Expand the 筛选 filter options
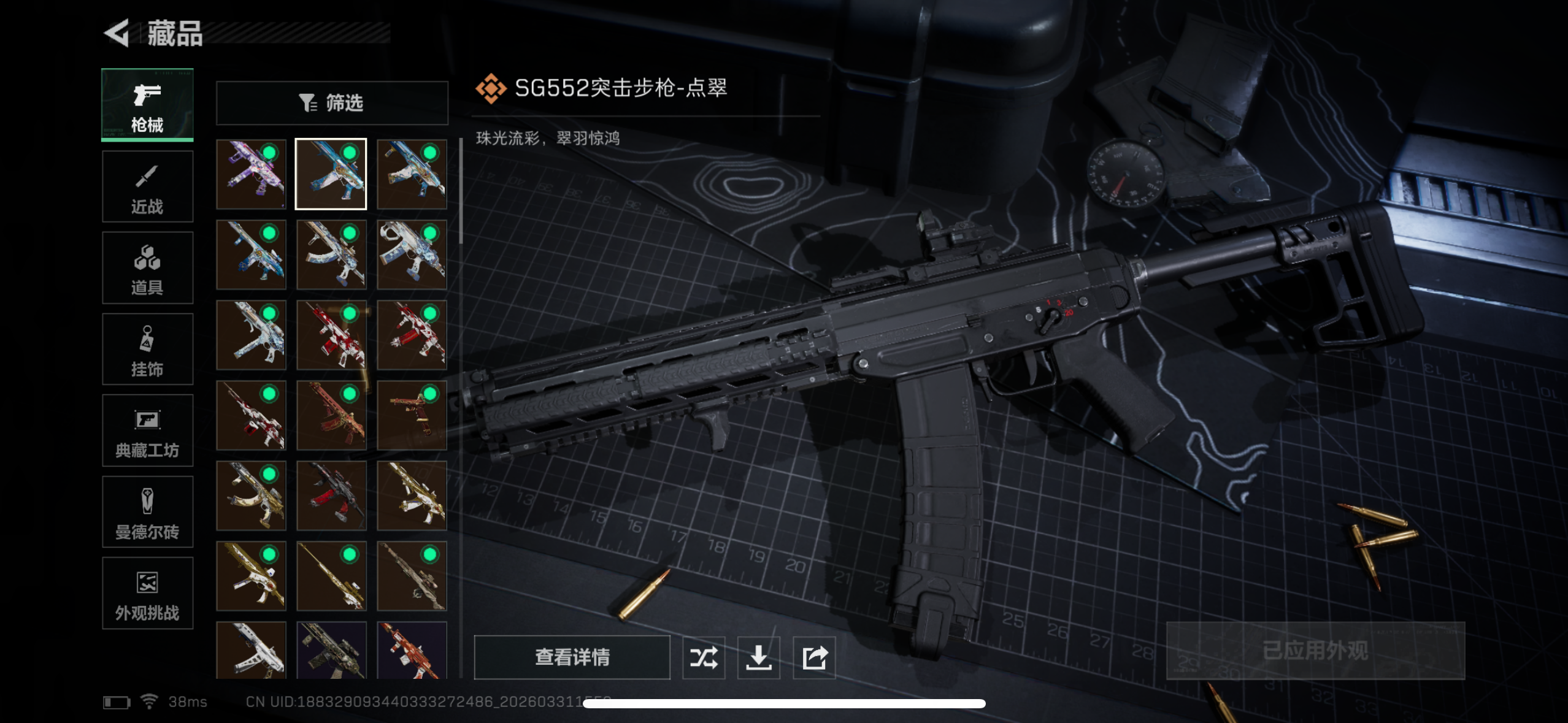1568x723 pixels. point(331,103)
